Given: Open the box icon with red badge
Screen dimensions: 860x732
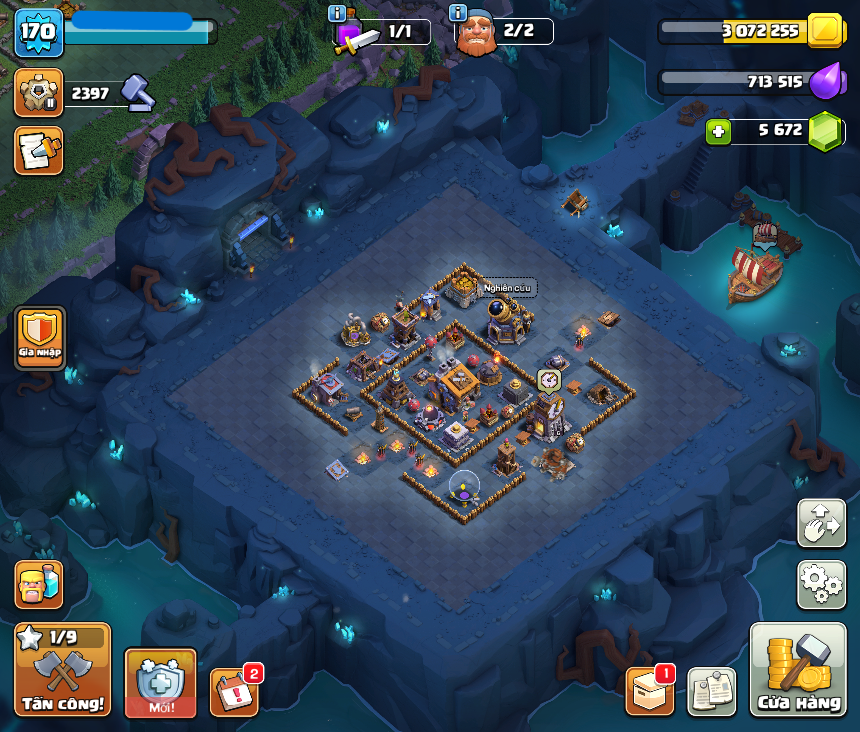Looking at the screenshot, I should click(649, 691).
